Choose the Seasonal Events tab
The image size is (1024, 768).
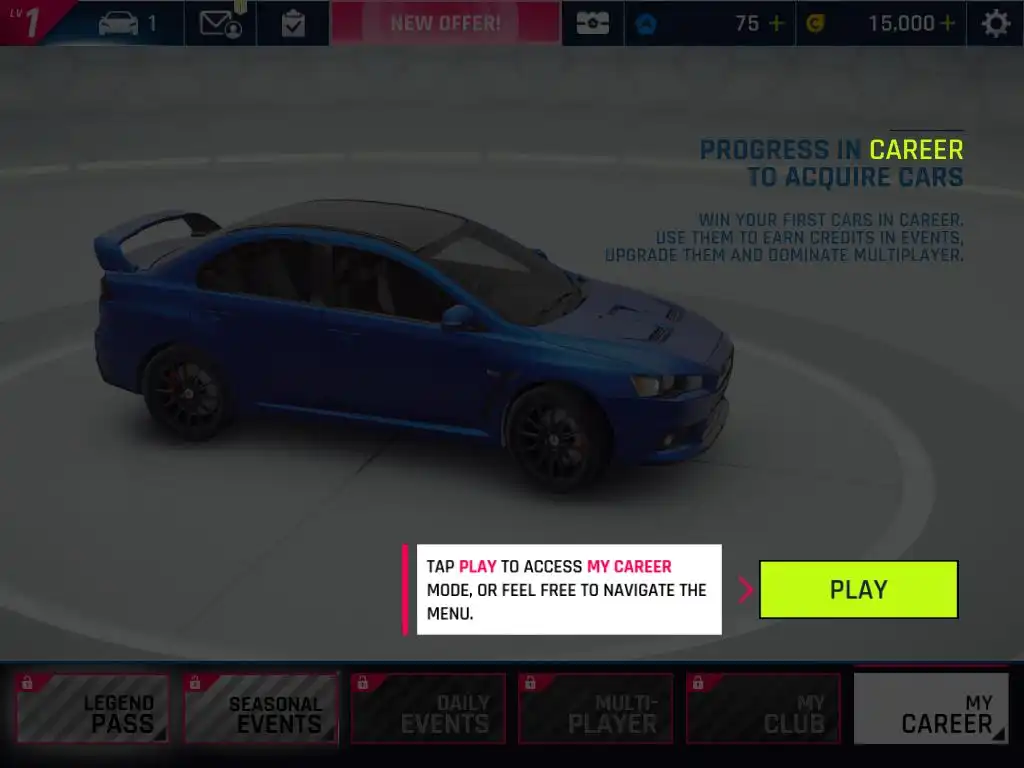[261, 709]
